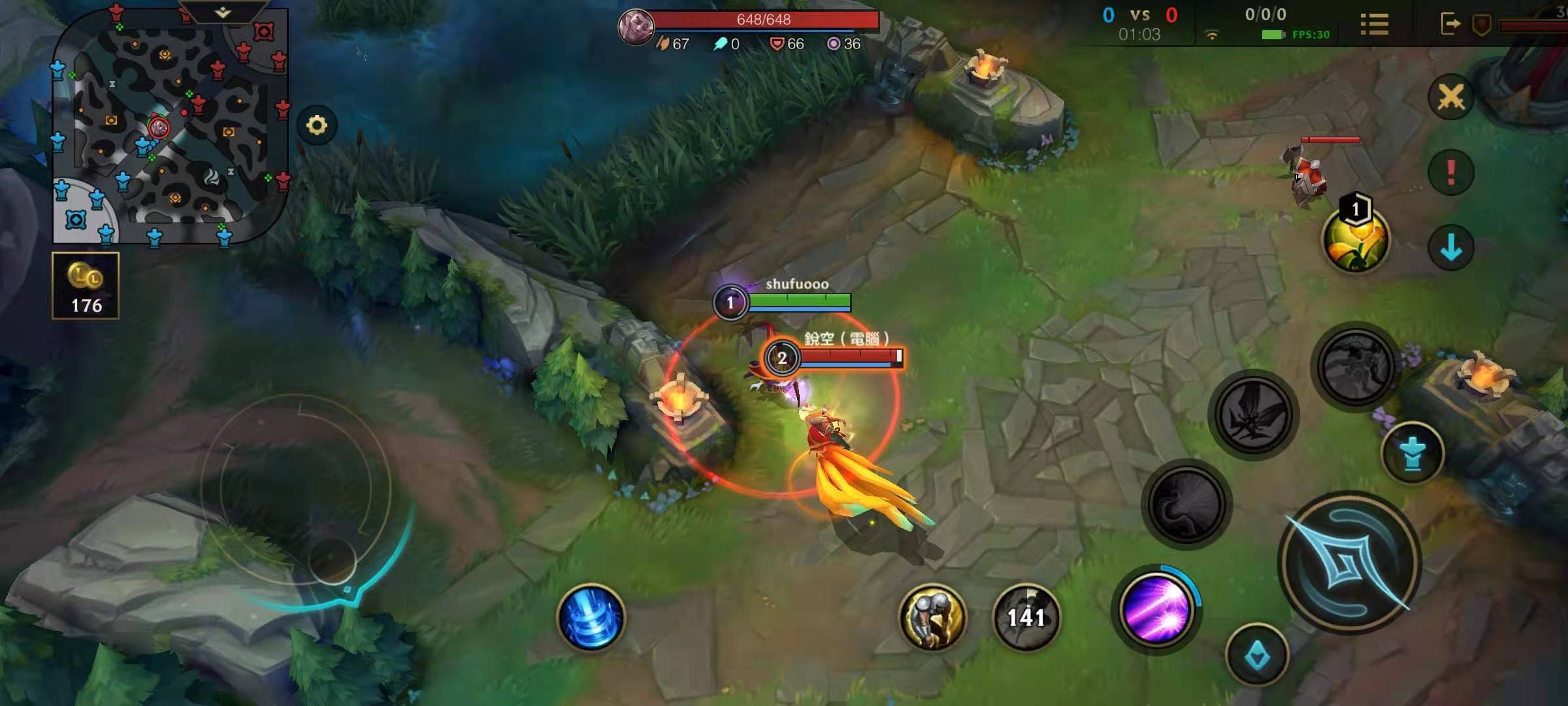Tap the bat-wing ability button
Screen dimensions: 1568x706
[1253, 414]
